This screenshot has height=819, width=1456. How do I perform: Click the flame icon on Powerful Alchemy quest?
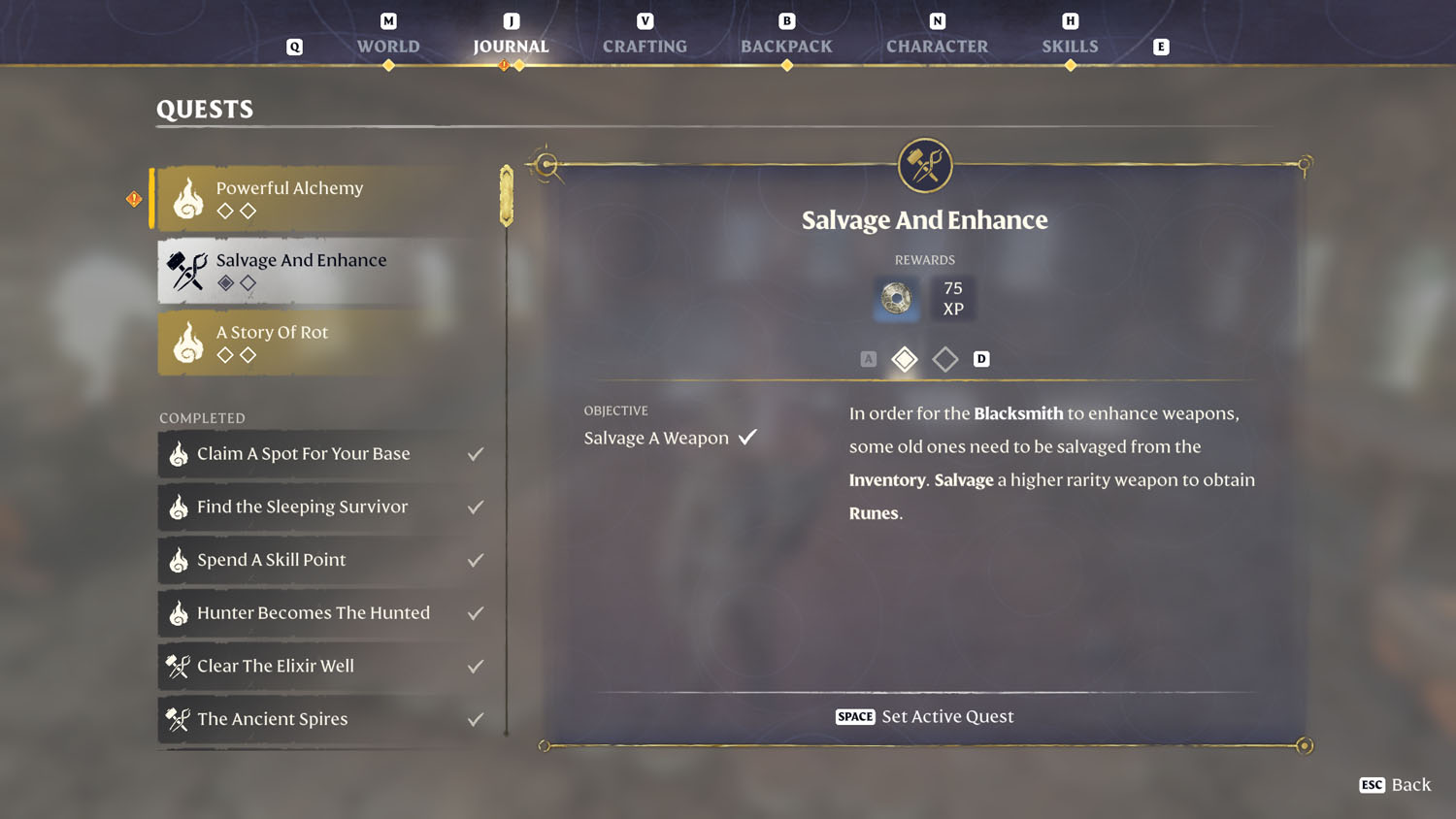point(187,197)
